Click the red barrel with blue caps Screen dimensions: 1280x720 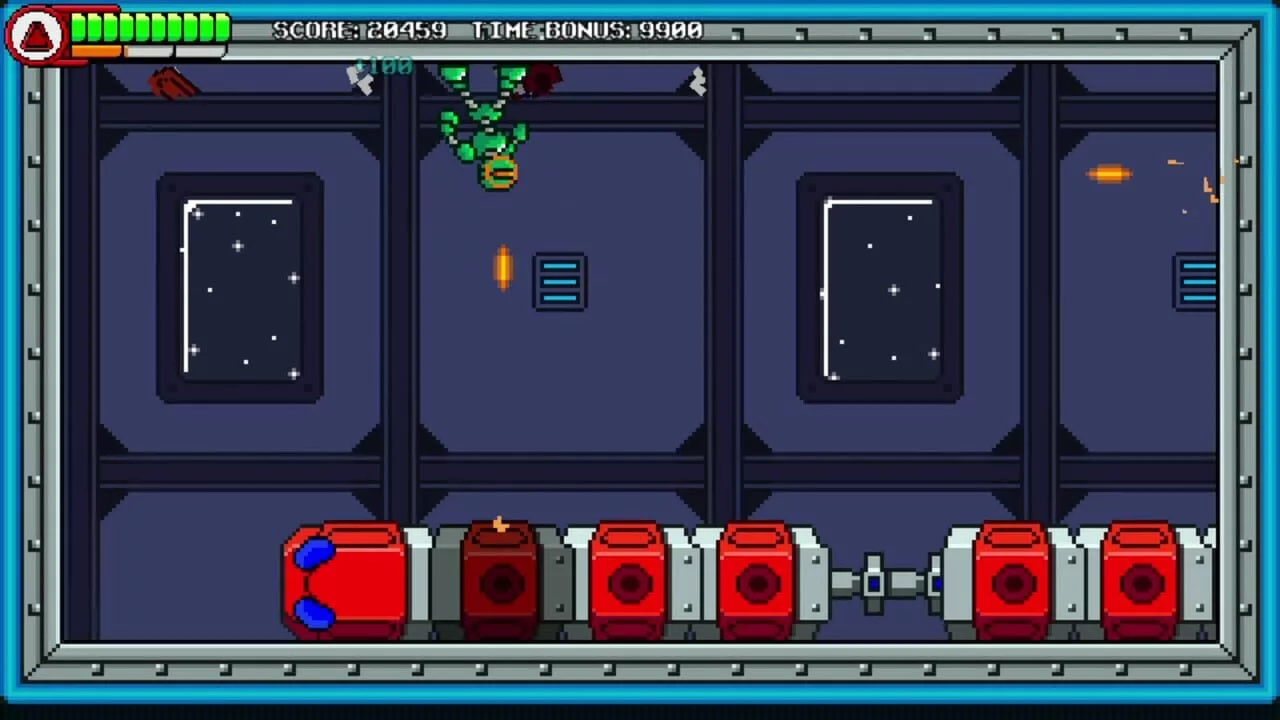click(343, 578)
